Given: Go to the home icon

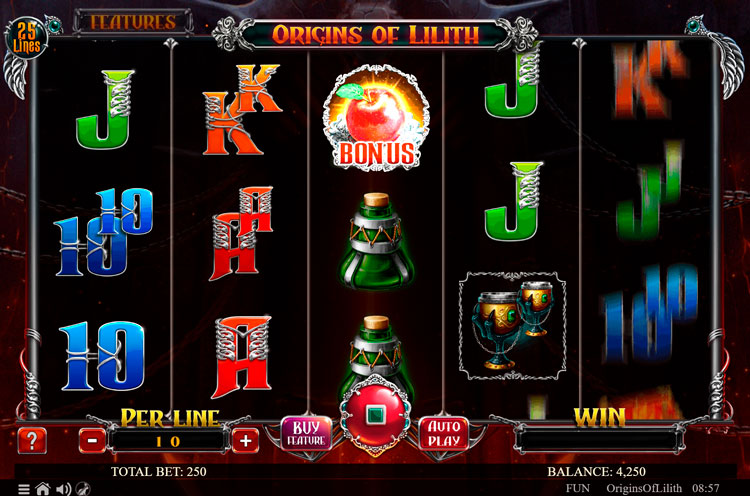Looking at the screenshot, I should (x=43, y=489).
